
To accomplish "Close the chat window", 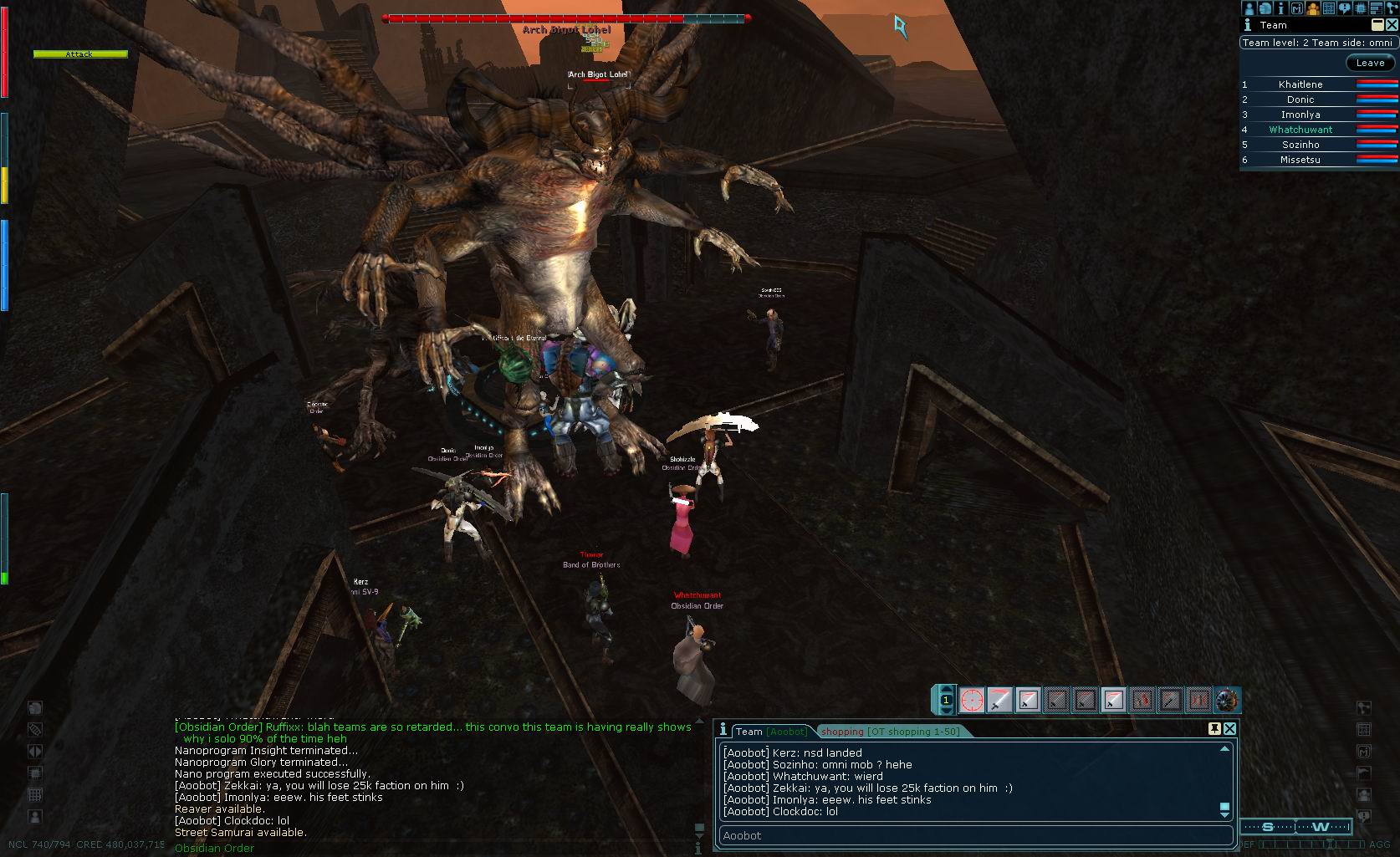I will pyautogui.click(x=1229, y=729).
